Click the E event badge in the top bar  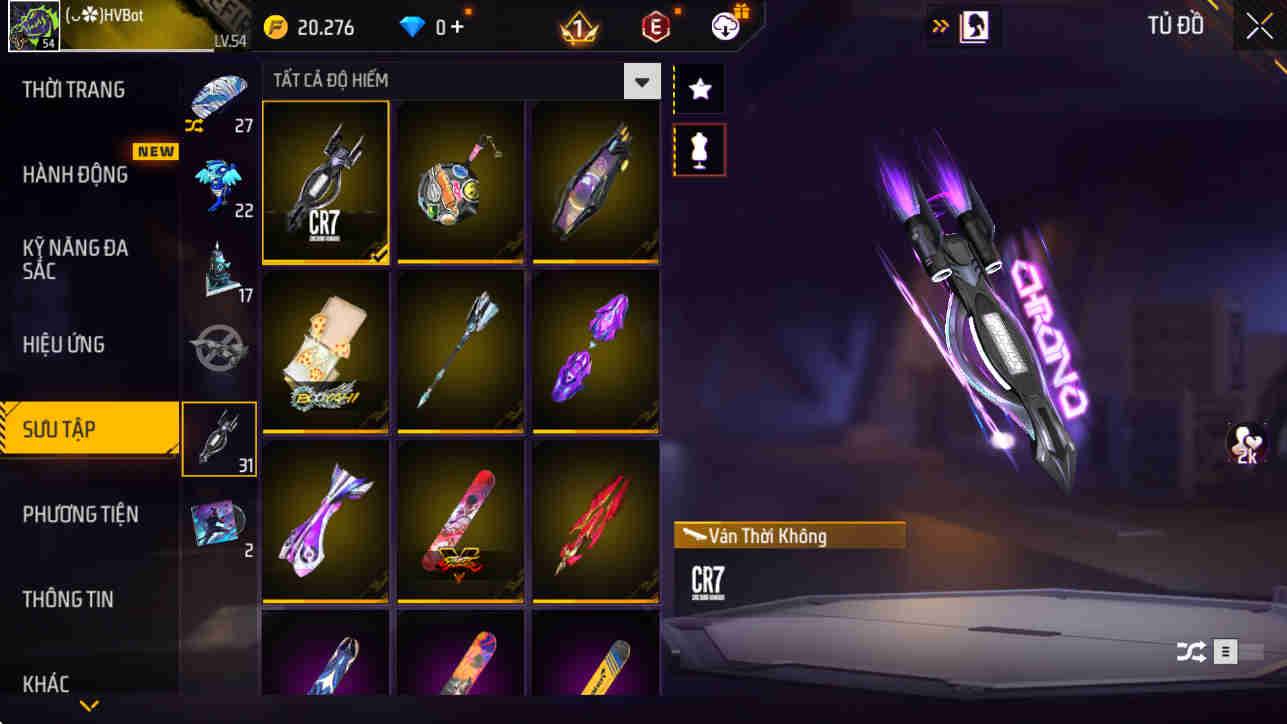(x=656, y=27)
